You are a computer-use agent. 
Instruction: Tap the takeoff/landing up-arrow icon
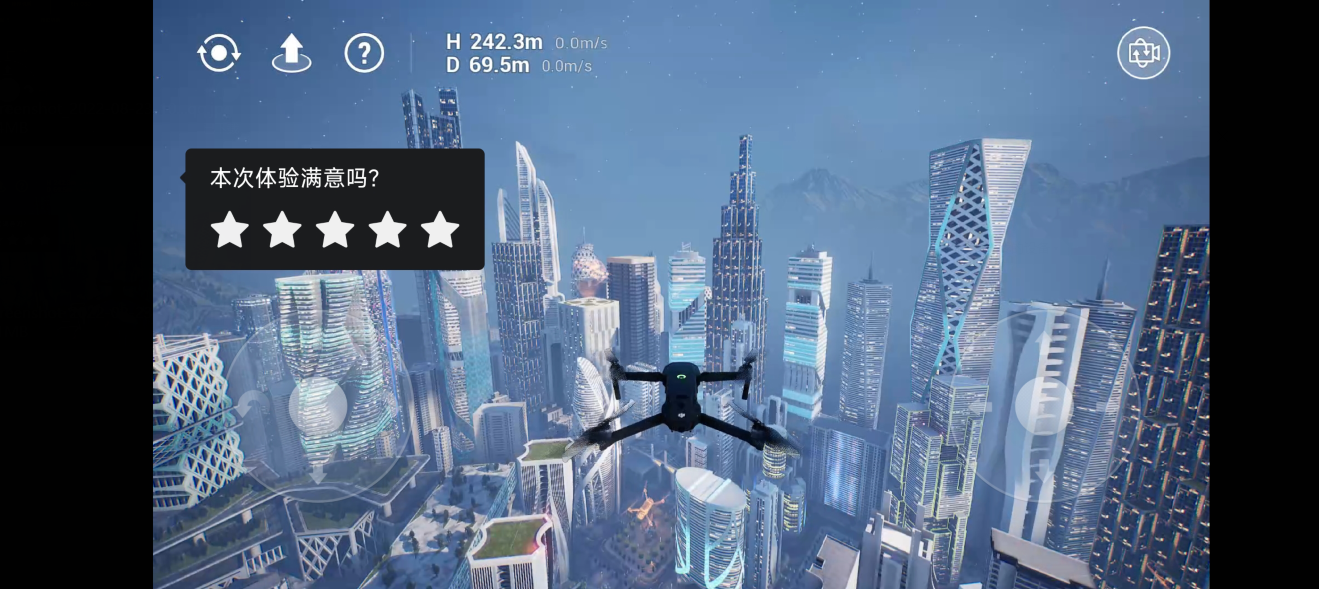click(x=291, y=53)
